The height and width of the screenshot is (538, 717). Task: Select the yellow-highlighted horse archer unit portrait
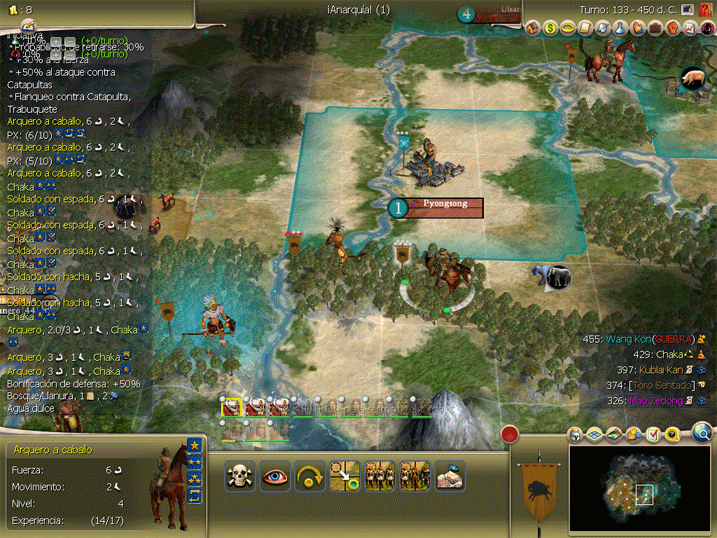(x=232, y=407)
